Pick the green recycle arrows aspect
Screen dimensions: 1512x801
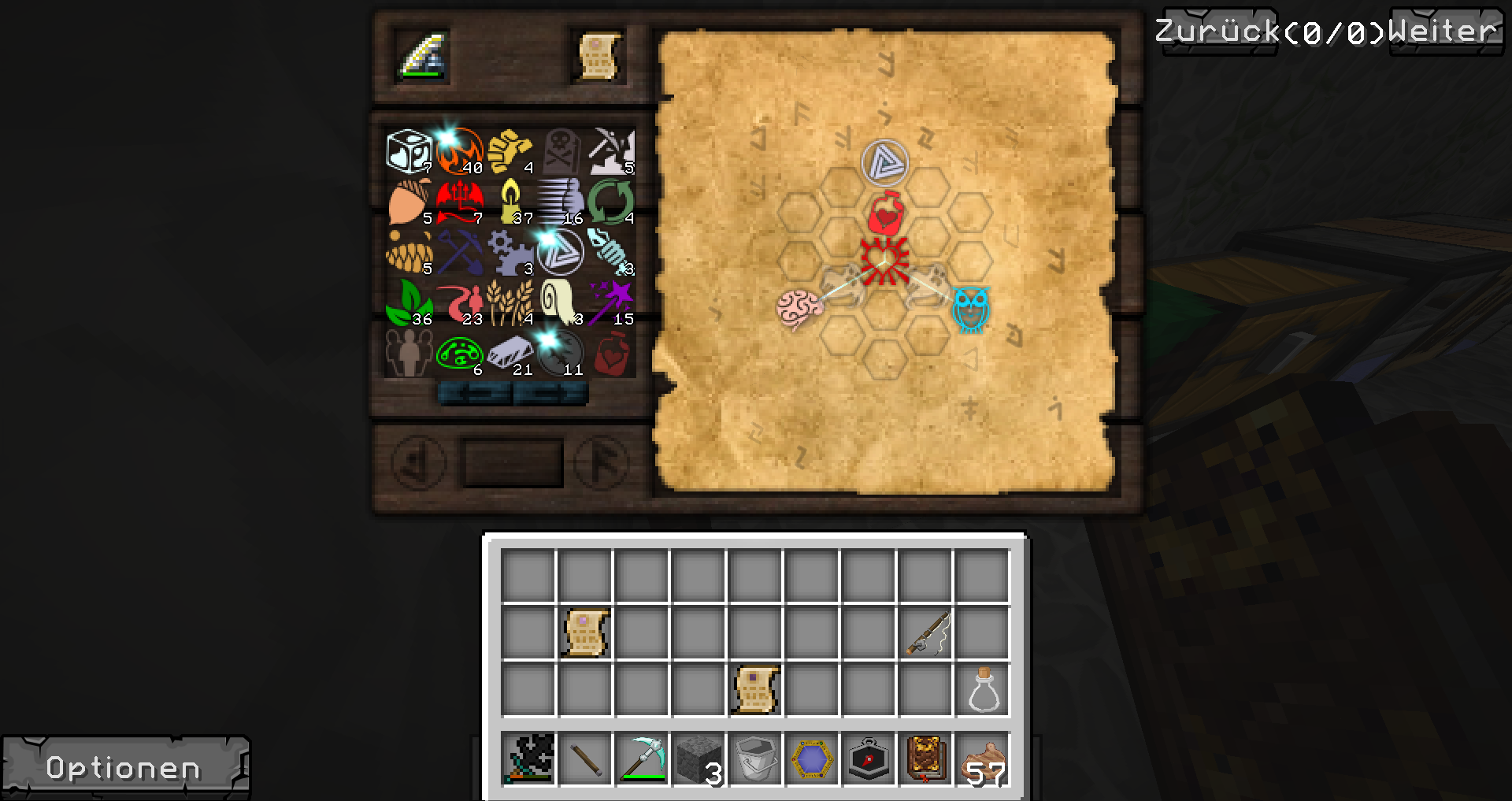click(x=611, y=202)
